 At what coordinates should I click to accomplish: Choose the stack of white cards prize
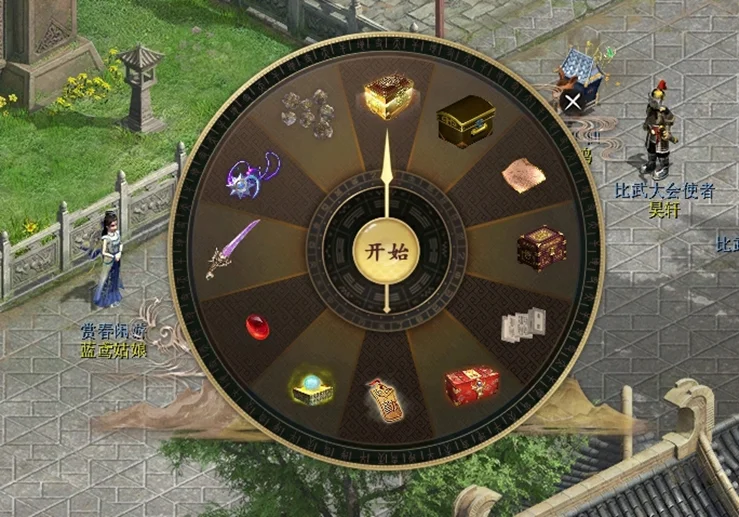pos(523,325)
